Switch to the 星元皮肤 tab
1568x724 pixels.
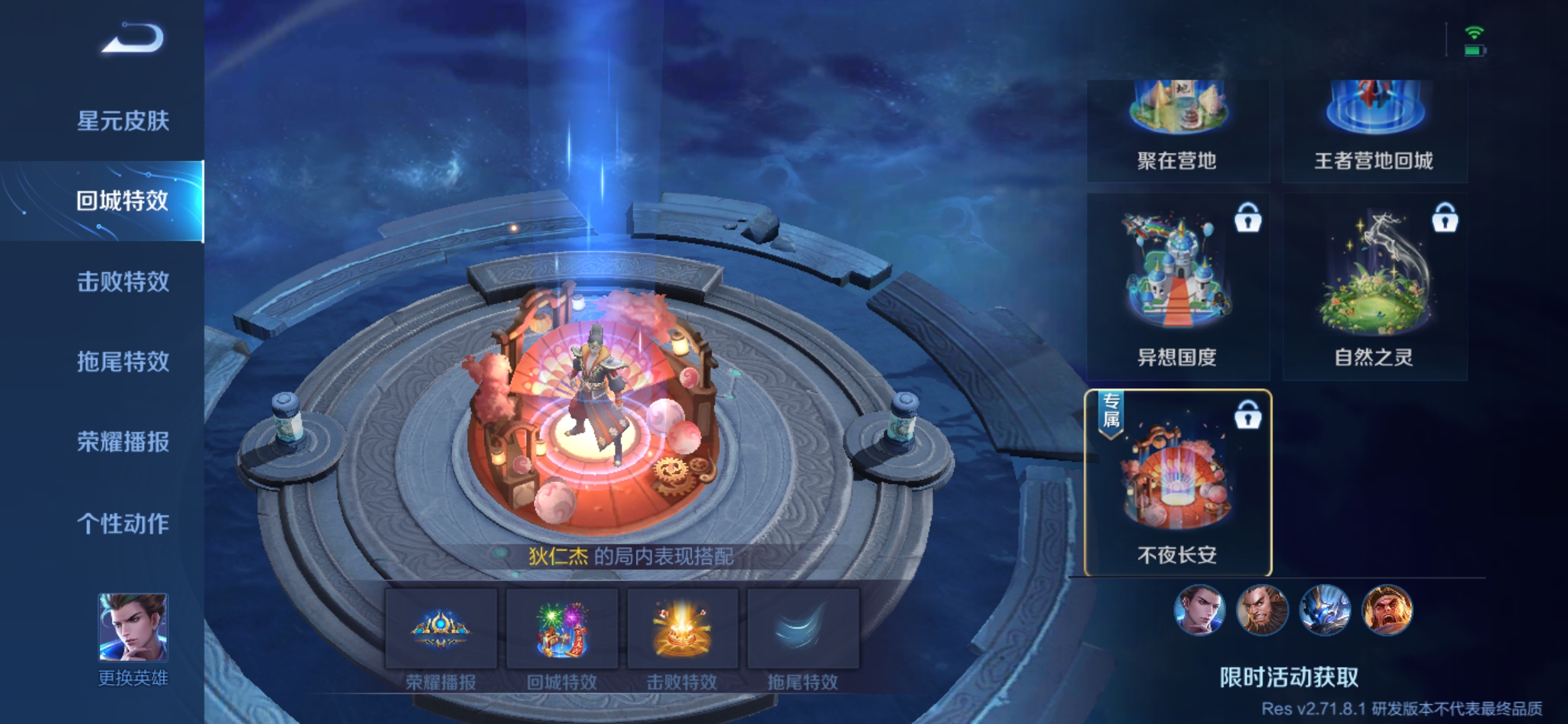(x=123, y=121)
